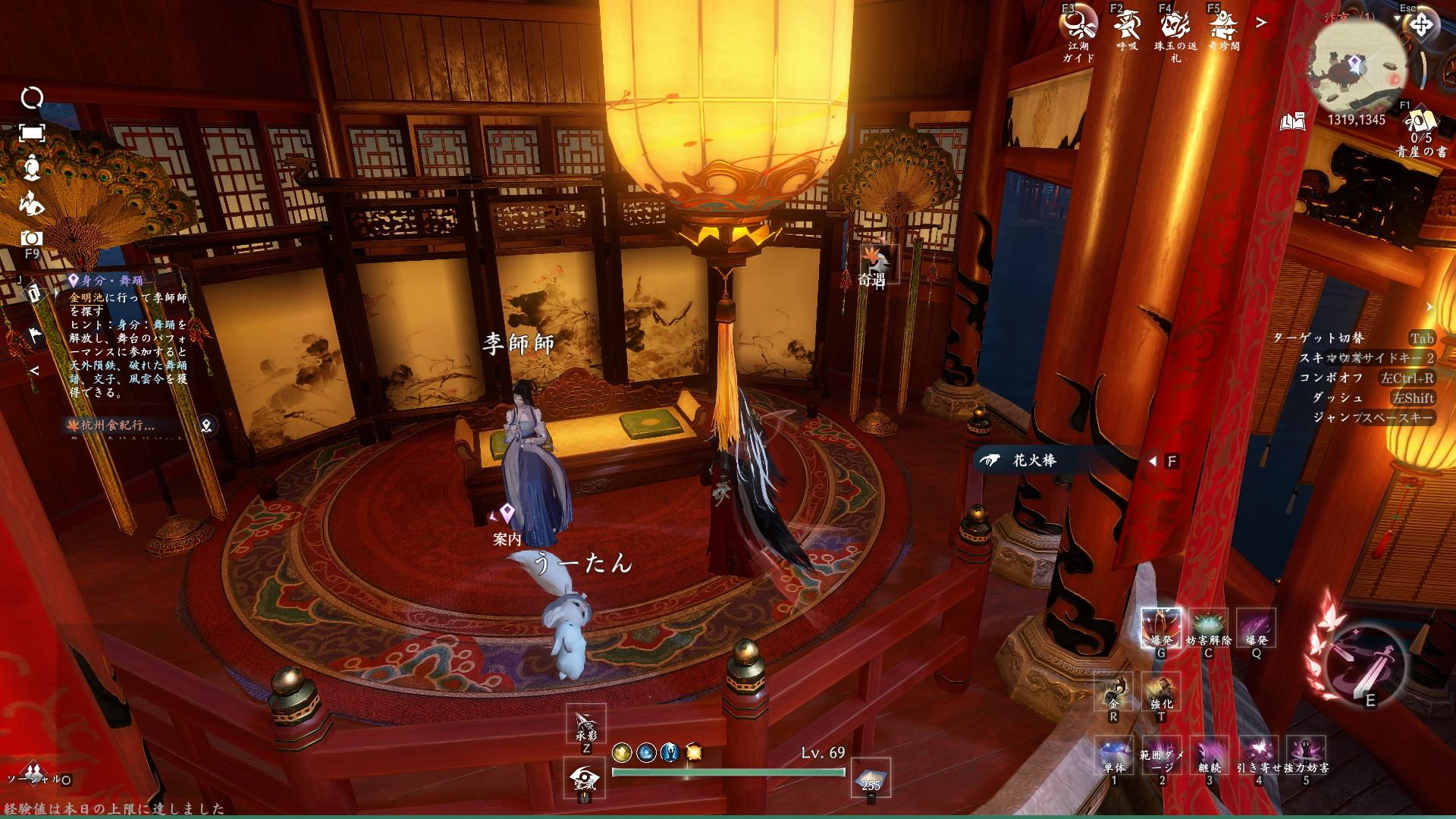The height and width of the screenshot is (819, 1456).
Task: Open the 呼吸 breathing menu icon
Action: click(1127, 27)
